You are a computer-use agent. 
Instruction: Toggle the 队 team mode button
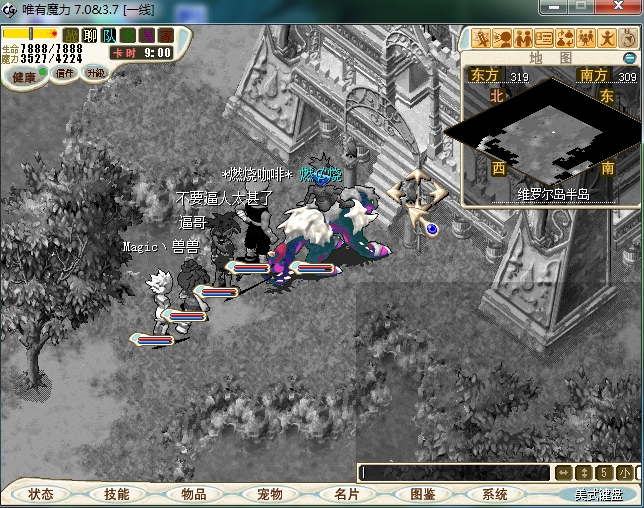tap(109, 36)
